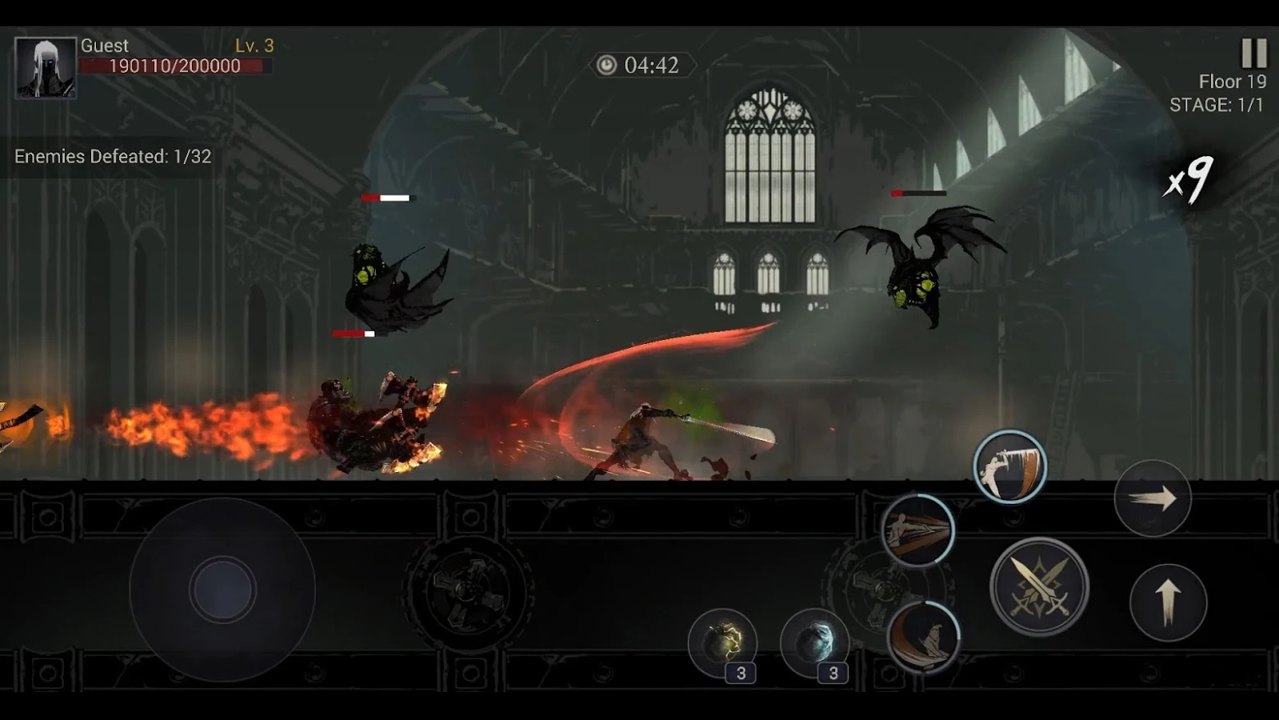Trigger the middle sword thrust skill
Viewport: 1279px width, 720px height.
[918, 531]
